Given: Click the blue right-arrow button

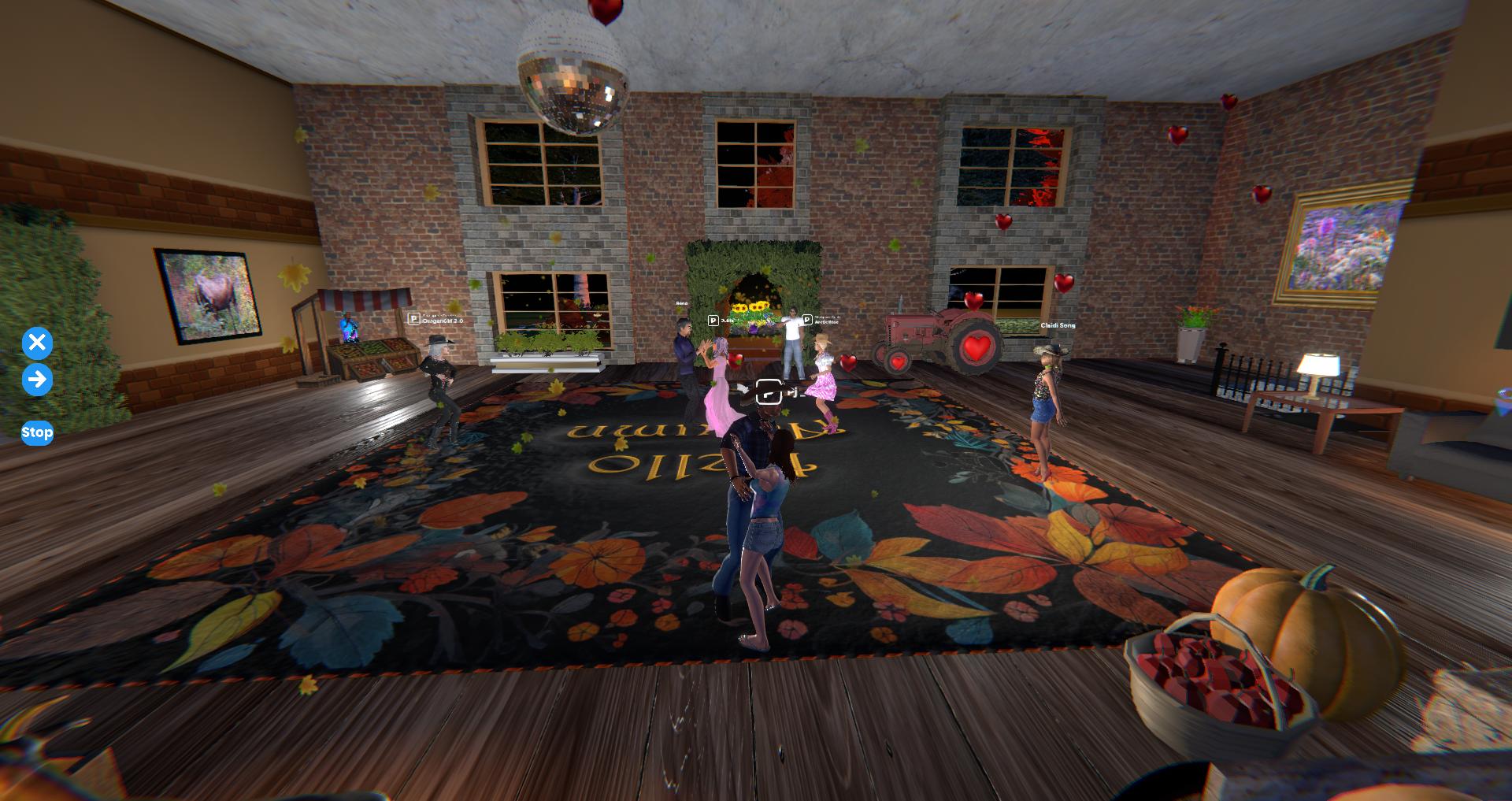Looking at the screenshot, I should (37, 380).
